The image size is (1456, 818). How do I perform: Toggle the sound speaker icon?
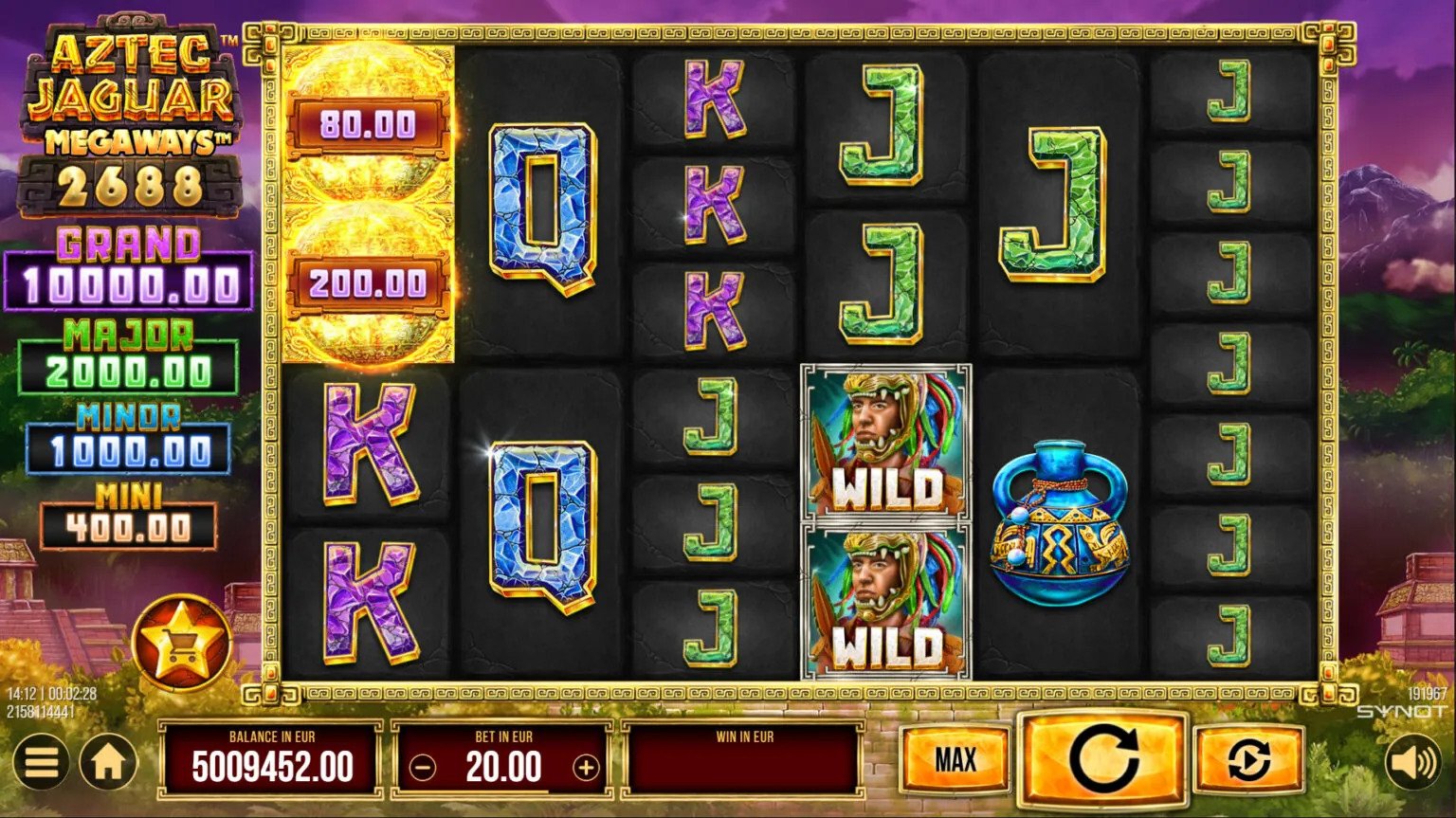click(1413, 762)
